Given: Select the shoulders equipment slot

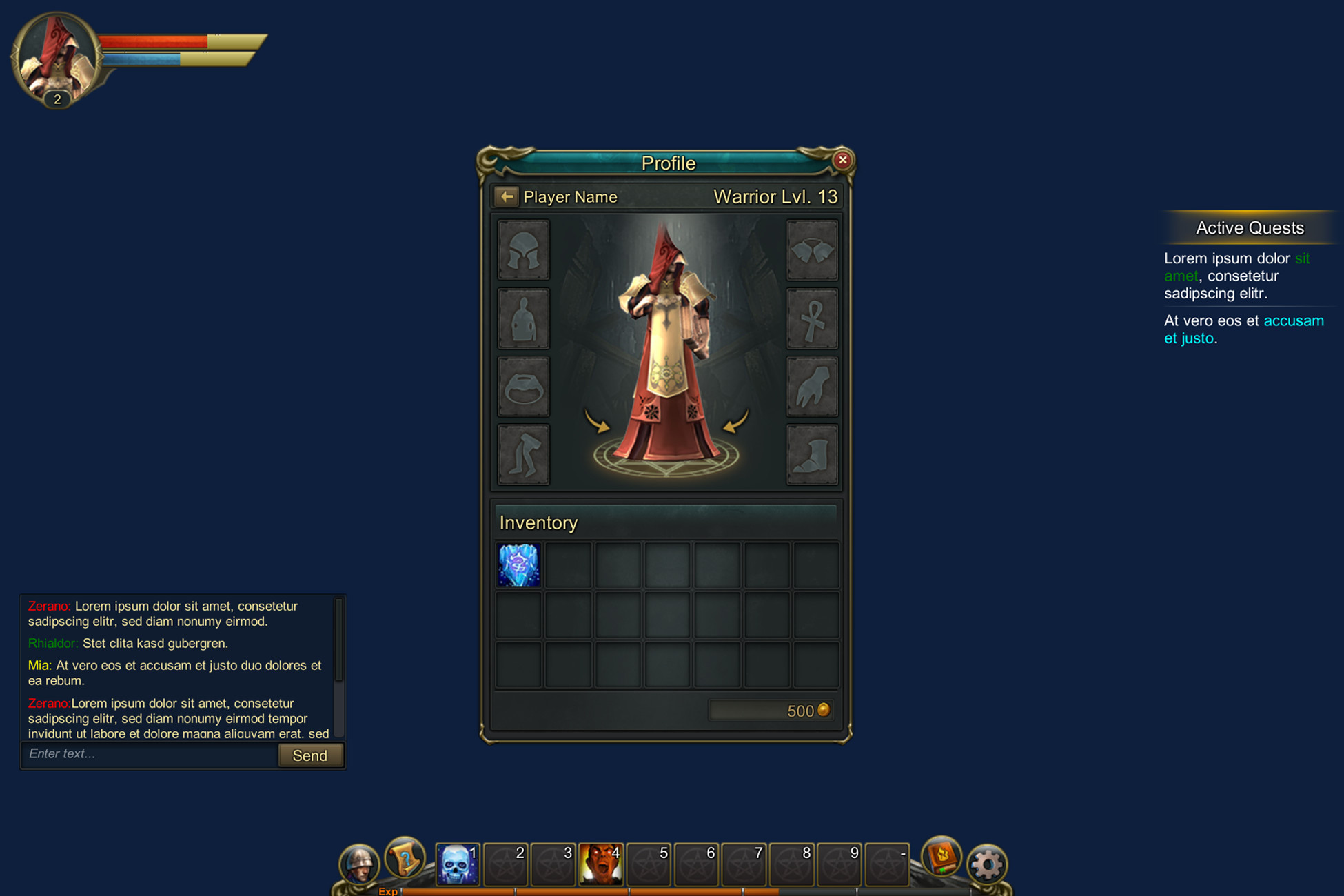Looking at the screenshot, I should click(x=812, y=251).
